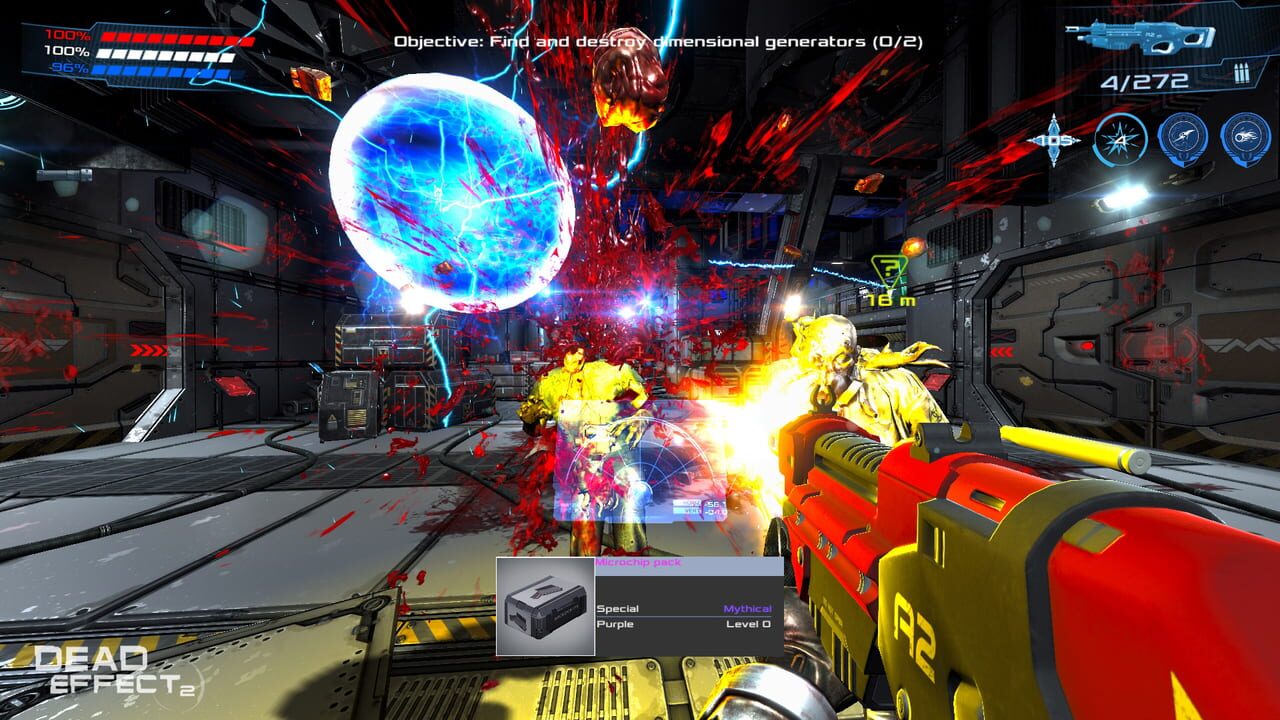Click the Level 0 text entry
Screen dimensions: 1280x720
(748, 625)
